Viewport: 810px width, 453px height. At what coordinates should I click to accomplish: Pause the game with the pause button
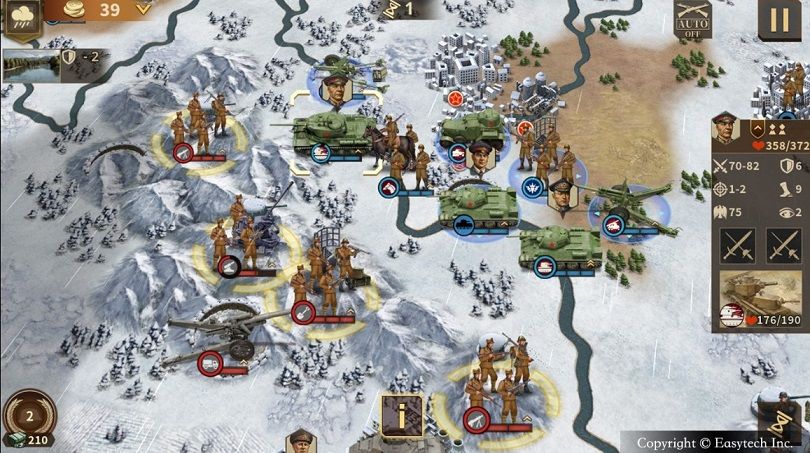[779, 20]
